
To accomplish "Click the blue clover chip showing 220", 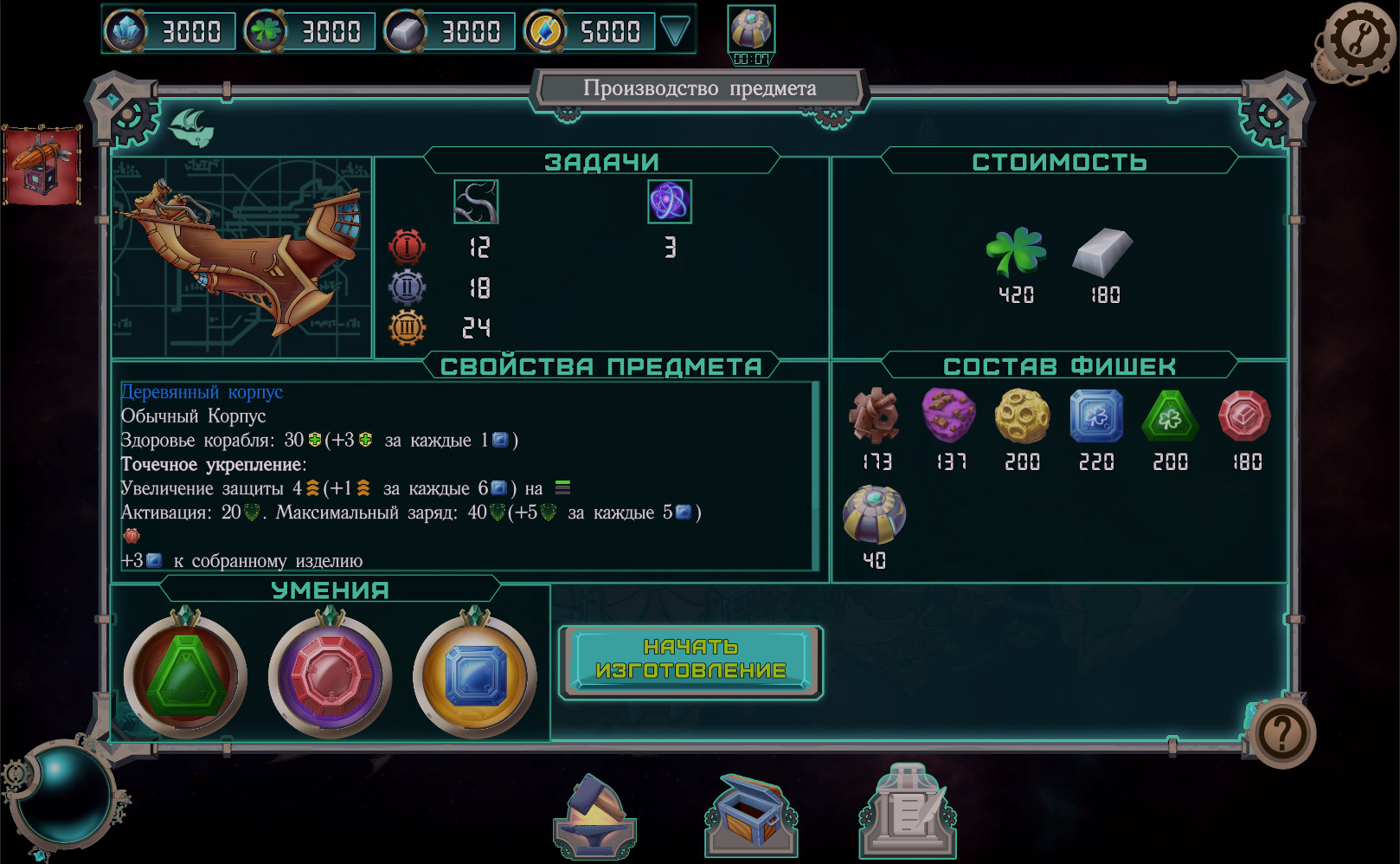I will coord(1095,417).
